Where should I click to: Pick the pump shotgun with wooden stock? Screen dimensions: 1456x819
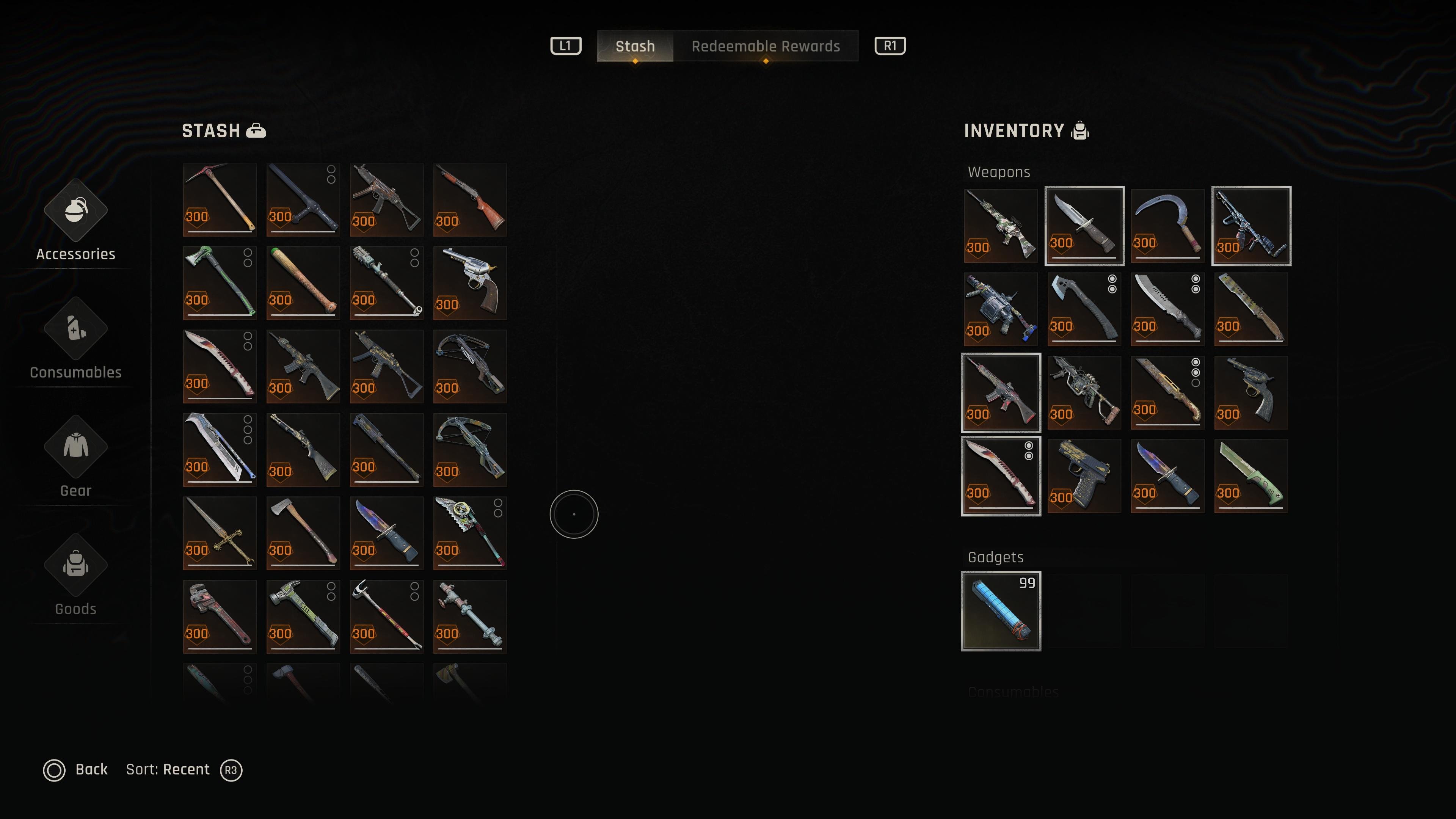(470, 199)
